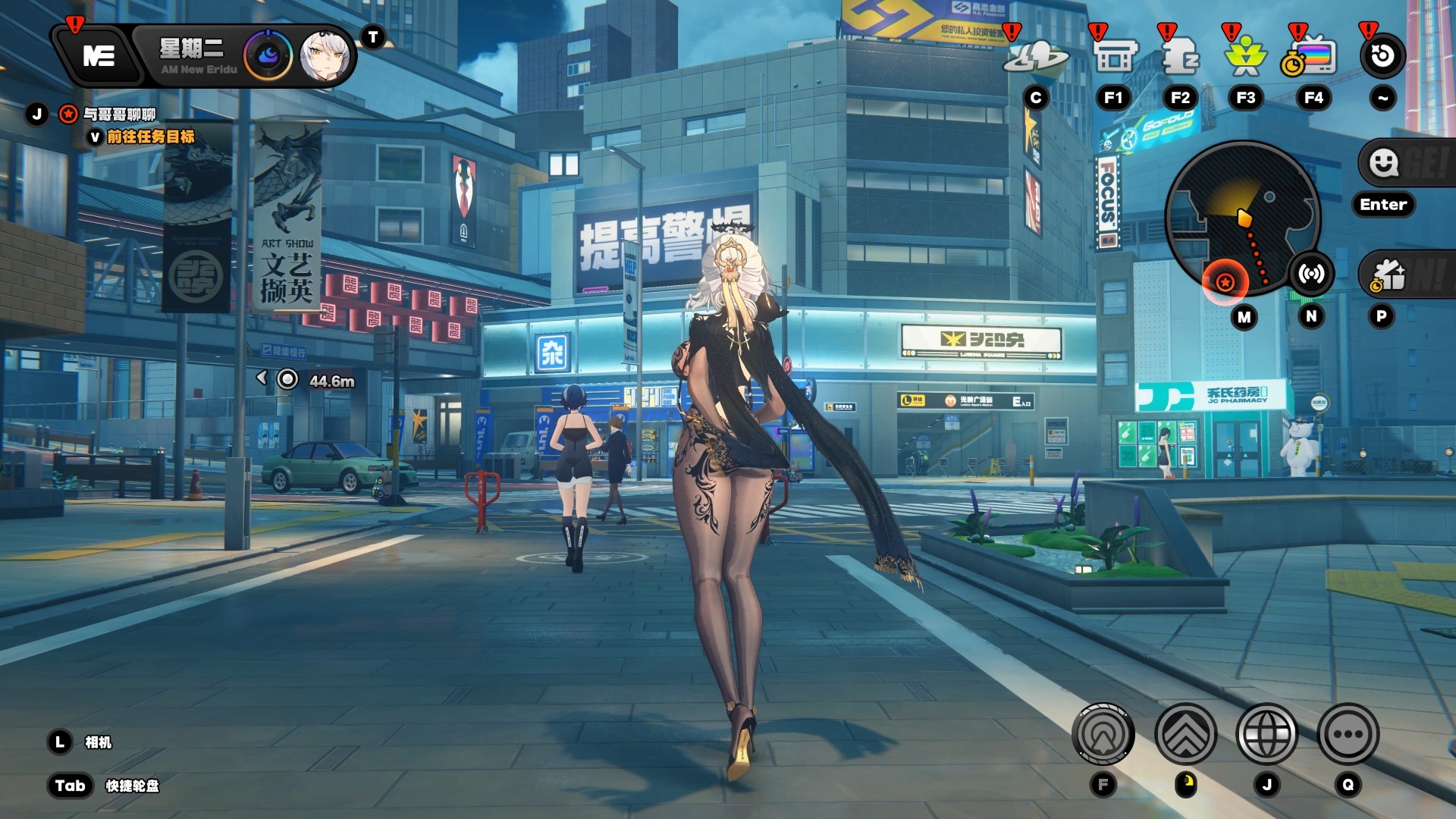The width and height of the screenshot is (1456, 819).
Task: Select the quest tracker objective entry
Action: coord(119,115)
